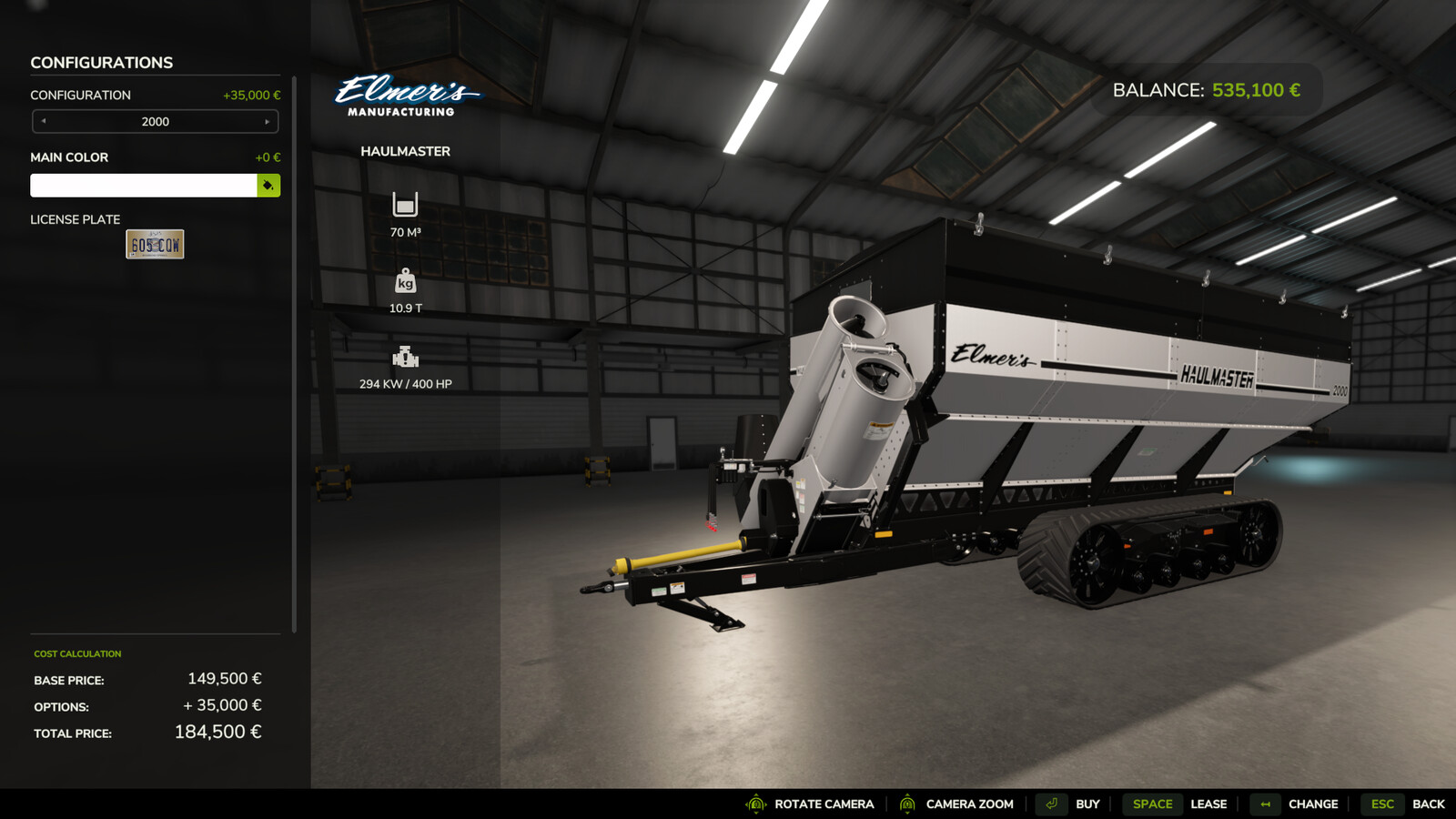The image size is (1456, 819).
Task: Click the white main color bar
Action: pos(144,186)
